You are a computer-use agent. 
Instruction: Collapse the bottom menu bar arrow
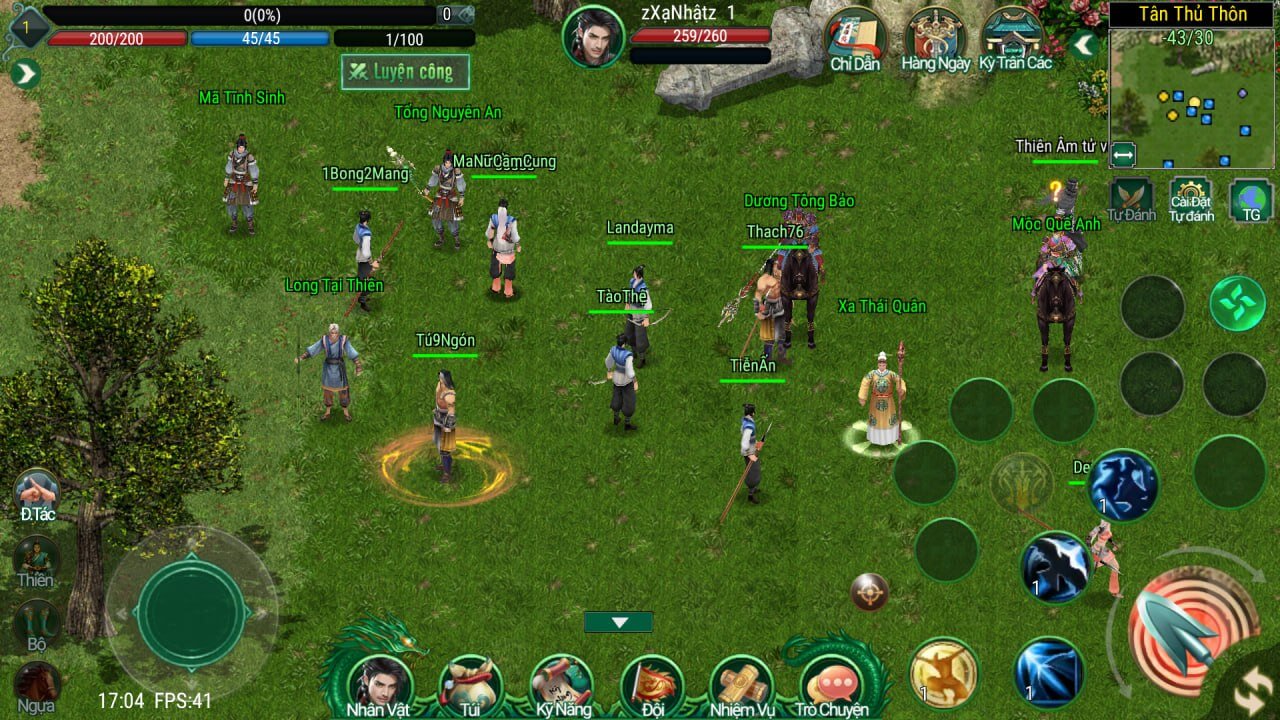click(x=619, y=622)
